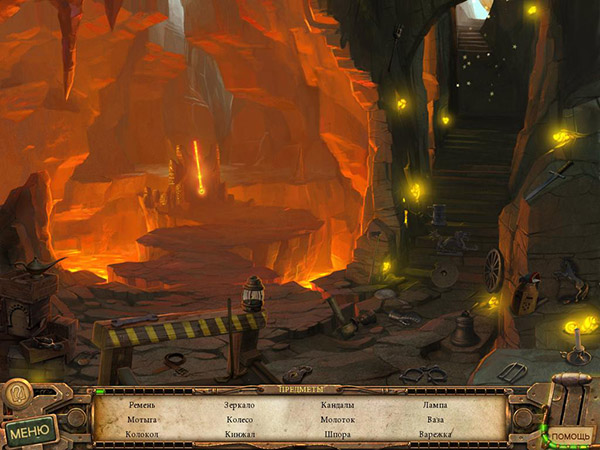
Task: Use the ПОМОЩЬ hint button
Action: pos(572,434)
